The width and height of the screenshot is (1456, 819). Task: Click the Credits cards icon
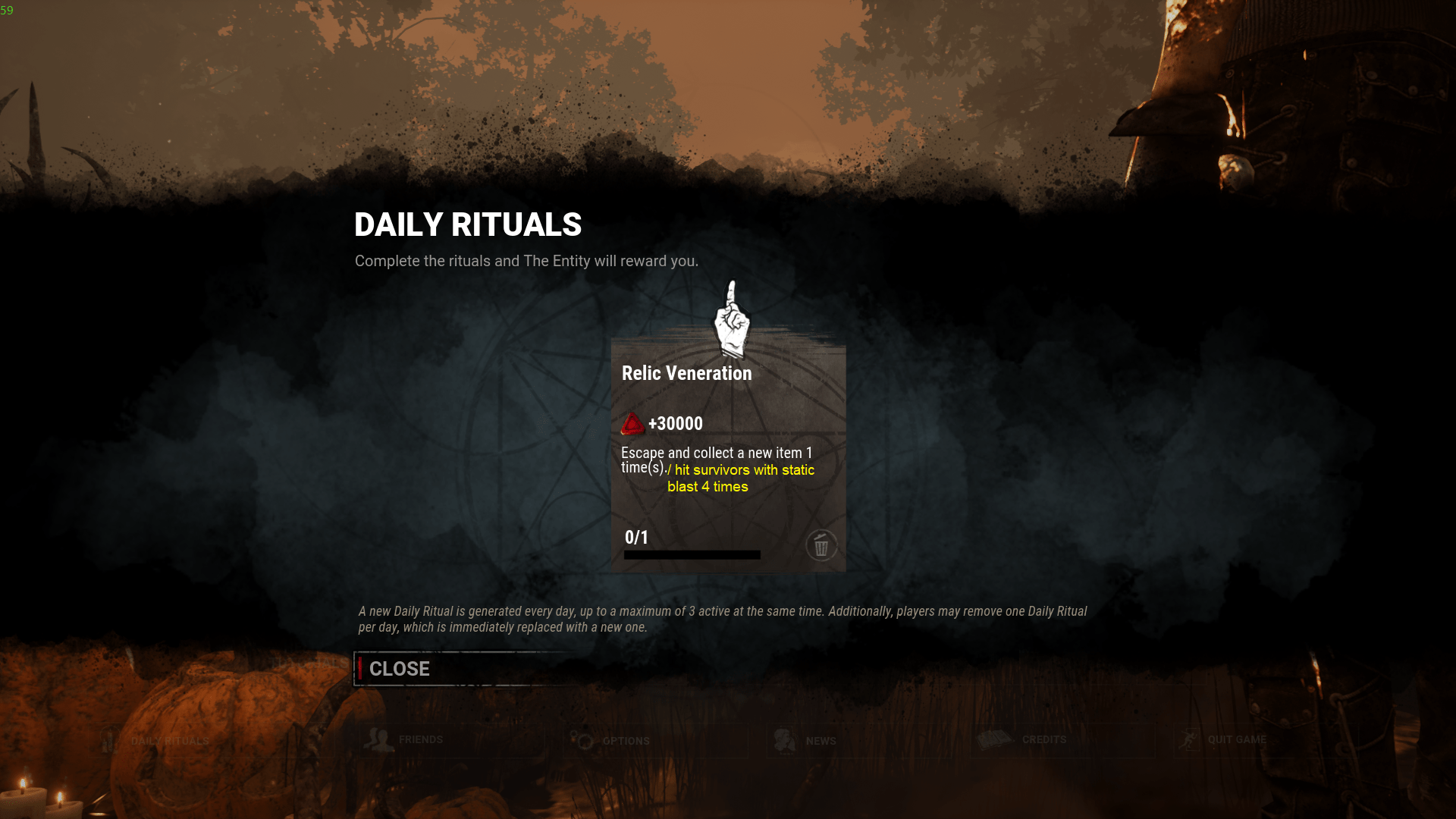(994, 738)
